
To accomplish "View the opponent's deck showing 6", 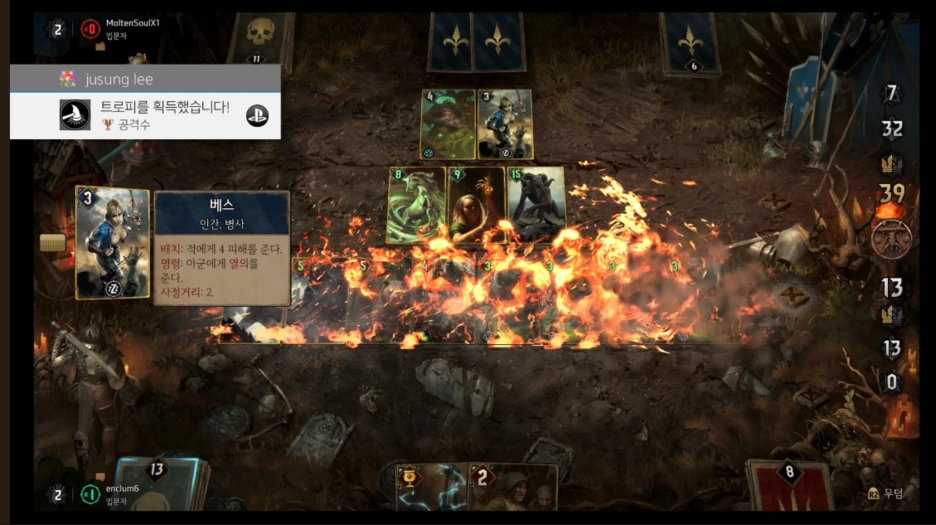I will click(x=690, y=44).
